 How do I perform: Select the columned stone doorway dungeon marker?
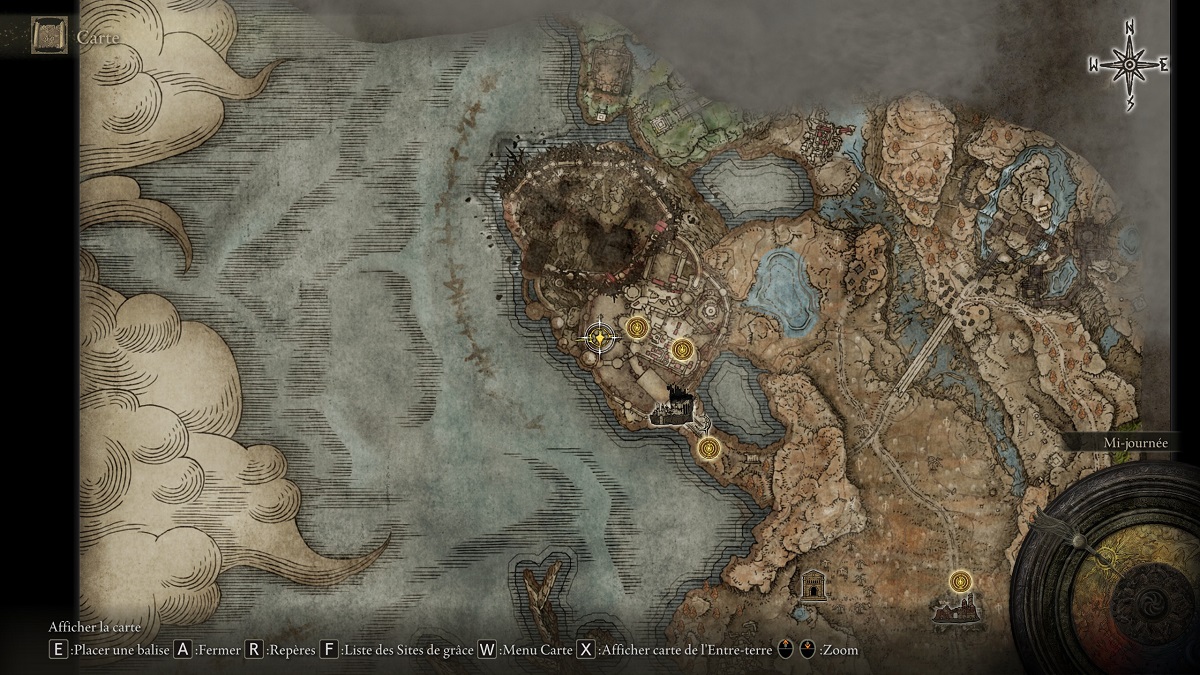click(814, 584)
